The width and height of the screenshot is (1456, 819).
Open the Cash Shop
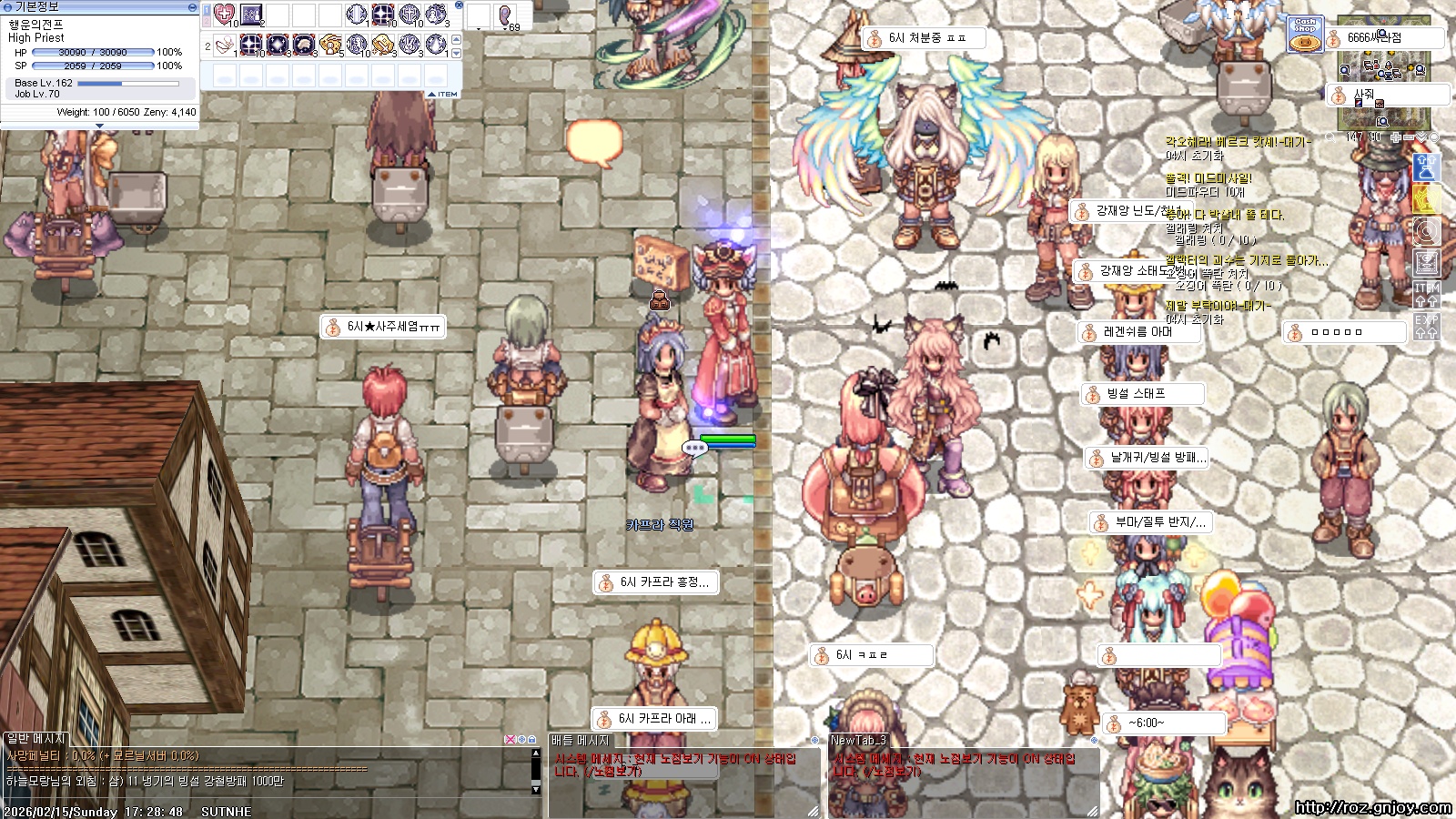click(x=1305, y=35)
